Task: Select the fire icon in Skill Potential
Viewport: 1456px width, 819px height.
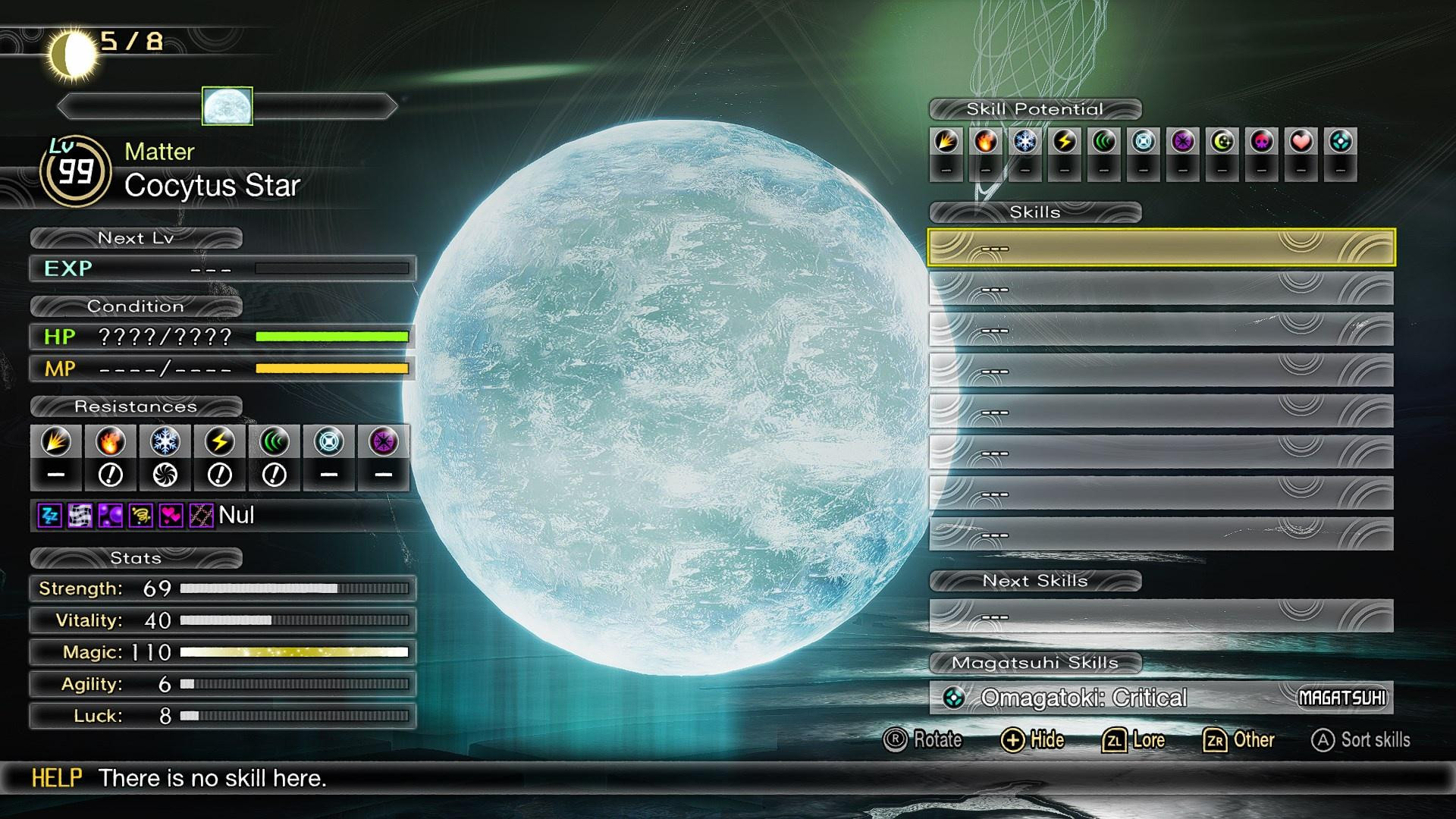Action: pyautogui.click(x=986, y=142)
